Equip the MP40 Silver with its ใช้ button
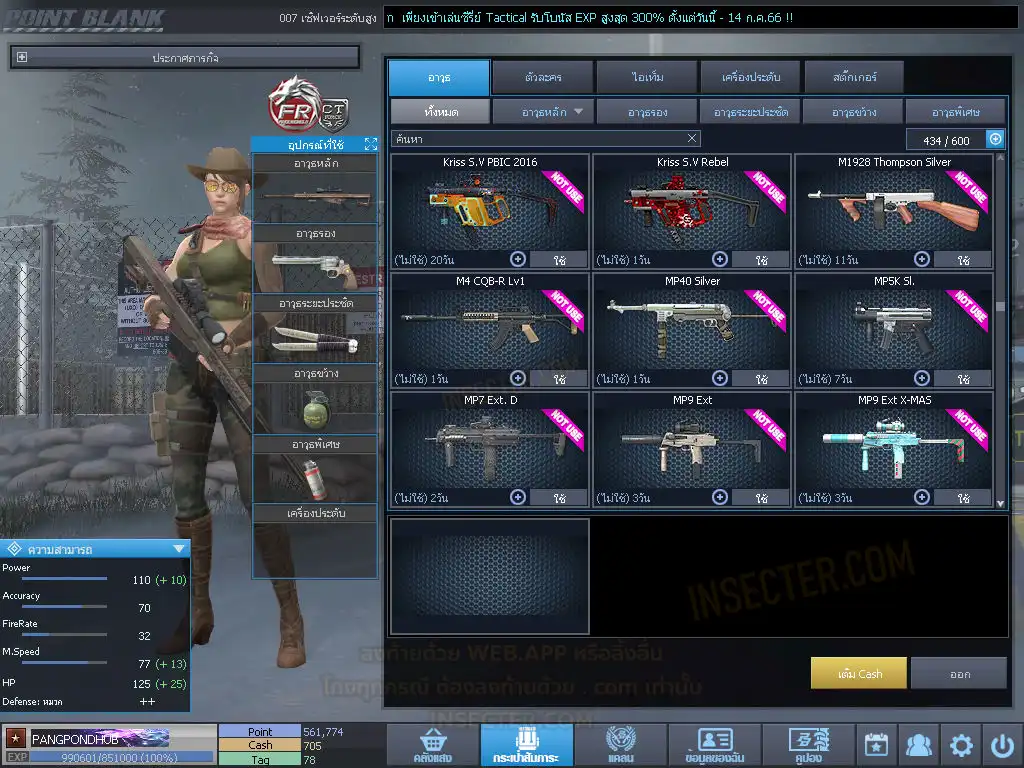The image size is (1024, 768). (762, 379)
